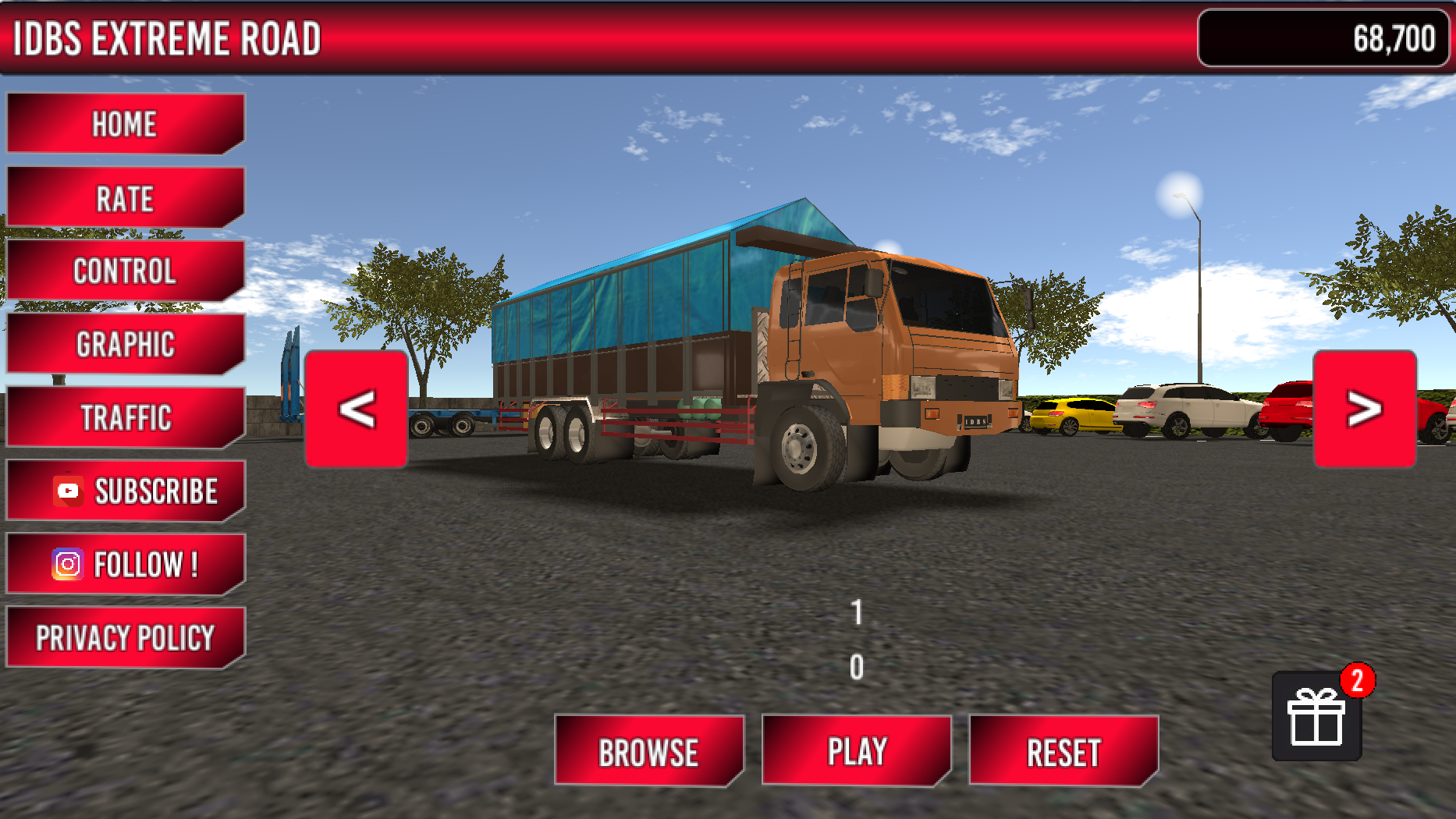Toggle the CONTROL scheme option

125,271
